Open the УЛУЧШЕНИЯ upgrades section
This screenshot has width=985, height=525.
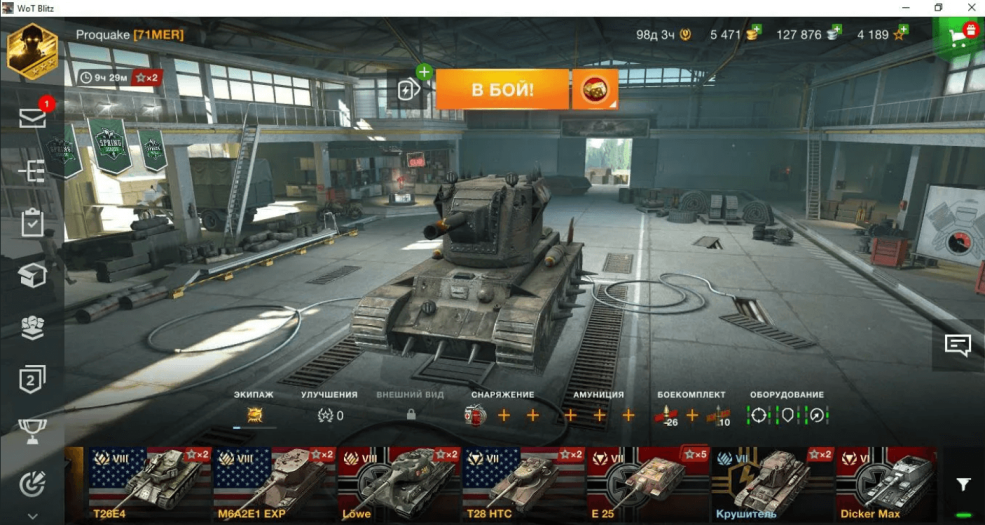(329, 408)
